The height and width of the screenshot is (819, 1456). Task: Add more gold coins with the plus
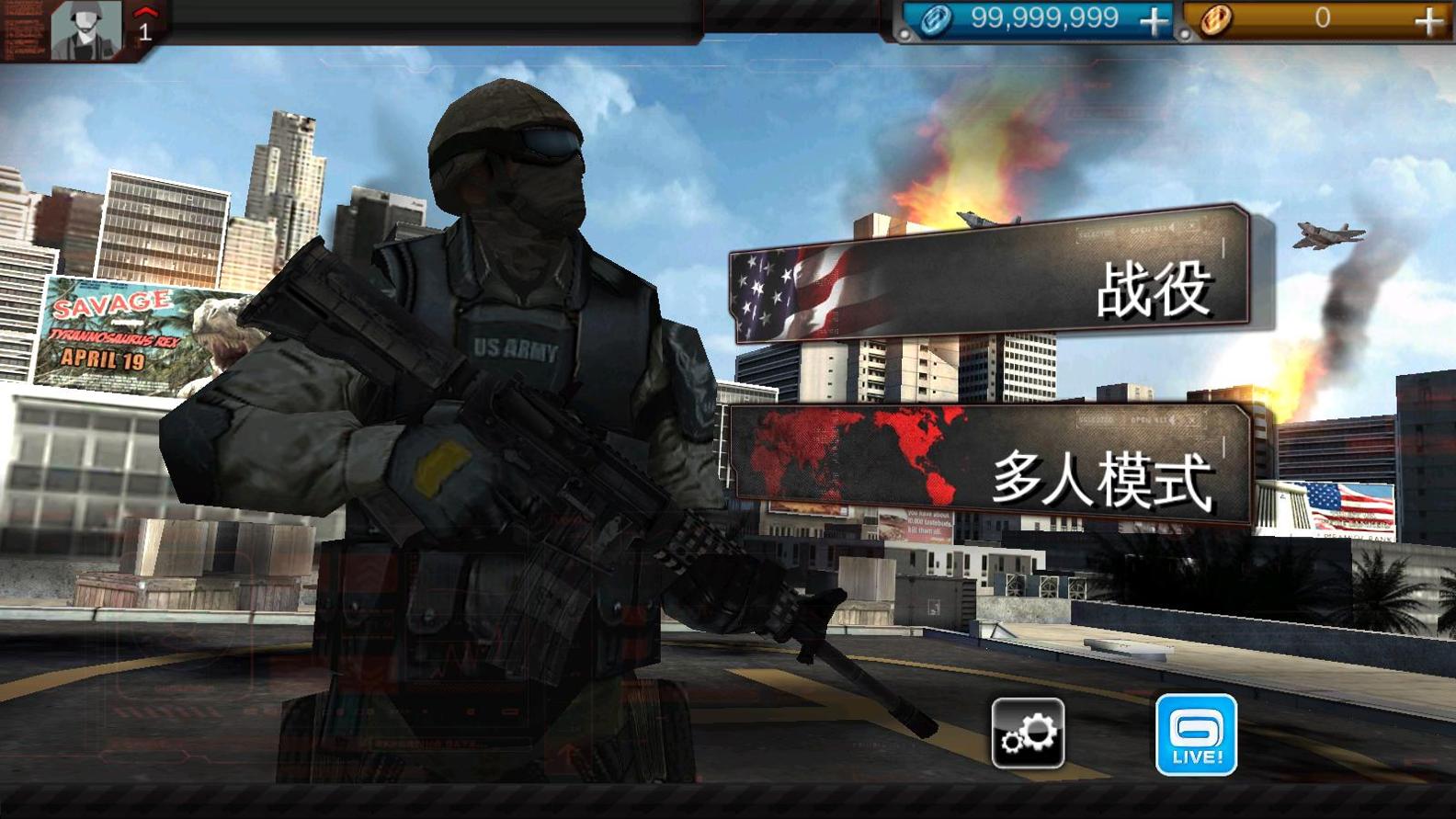(x=1428, y=20)
